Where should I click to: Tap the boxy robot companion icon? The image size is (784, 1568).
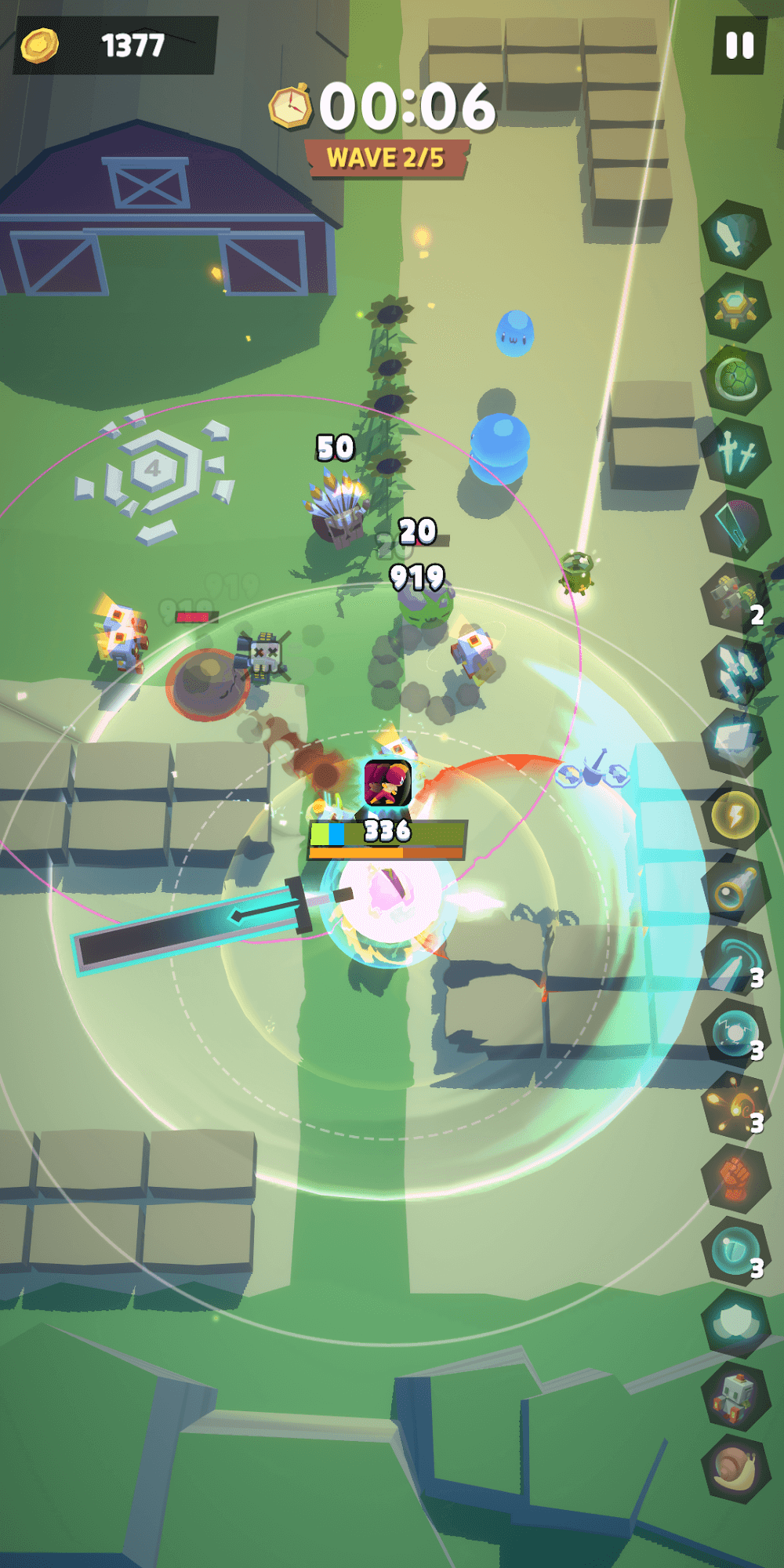pyautogui.click(x=734, y=1396)
